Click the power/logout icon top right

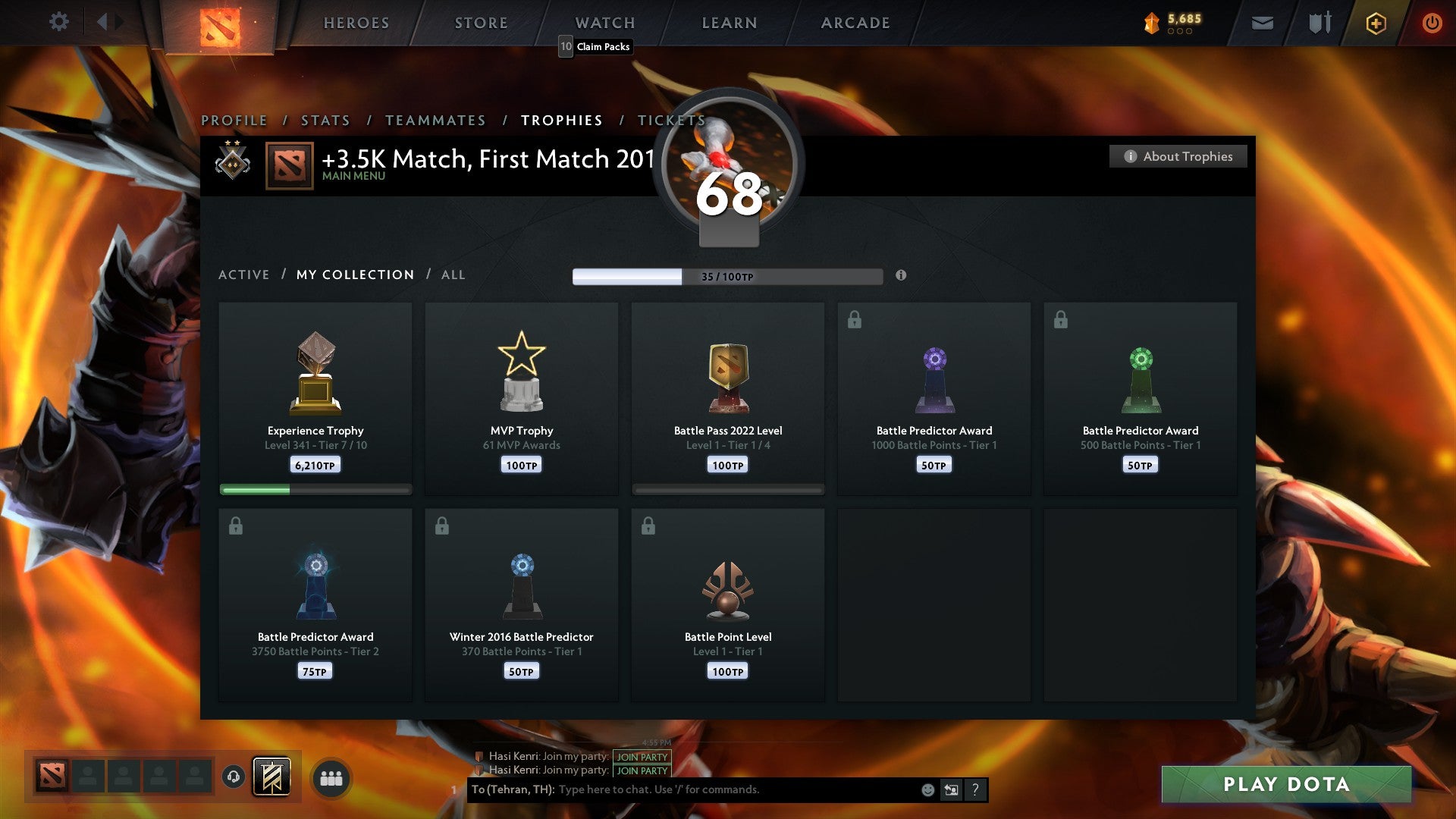[1432, 23]
